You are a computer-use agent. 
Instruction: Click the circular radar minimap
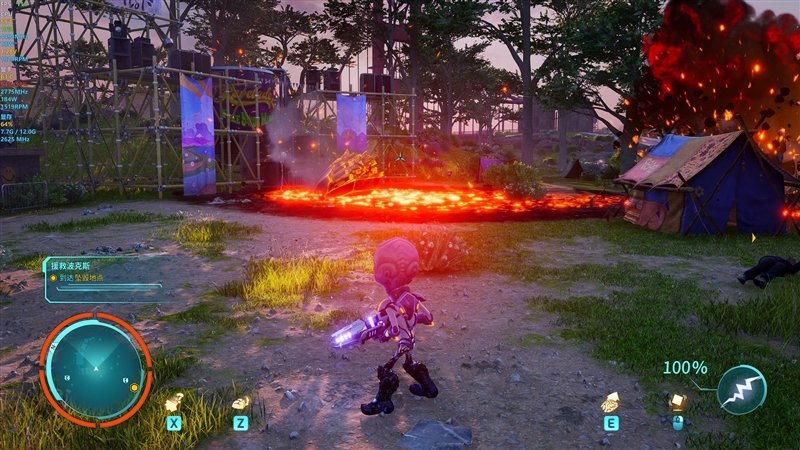(x=95, y=367)
